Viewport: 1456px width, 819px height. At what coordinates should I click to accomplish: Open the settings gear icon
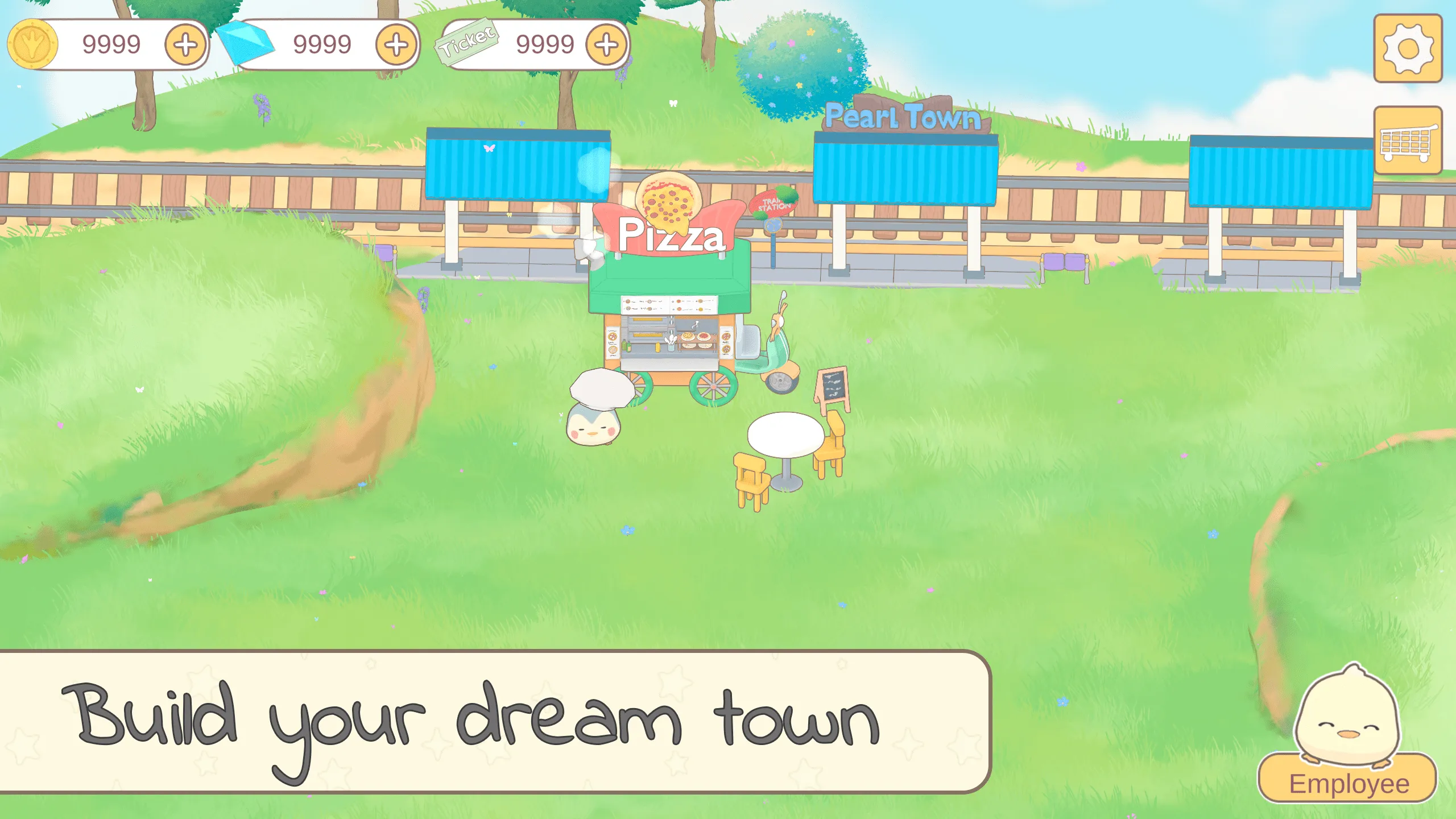tap(1409, 48)
